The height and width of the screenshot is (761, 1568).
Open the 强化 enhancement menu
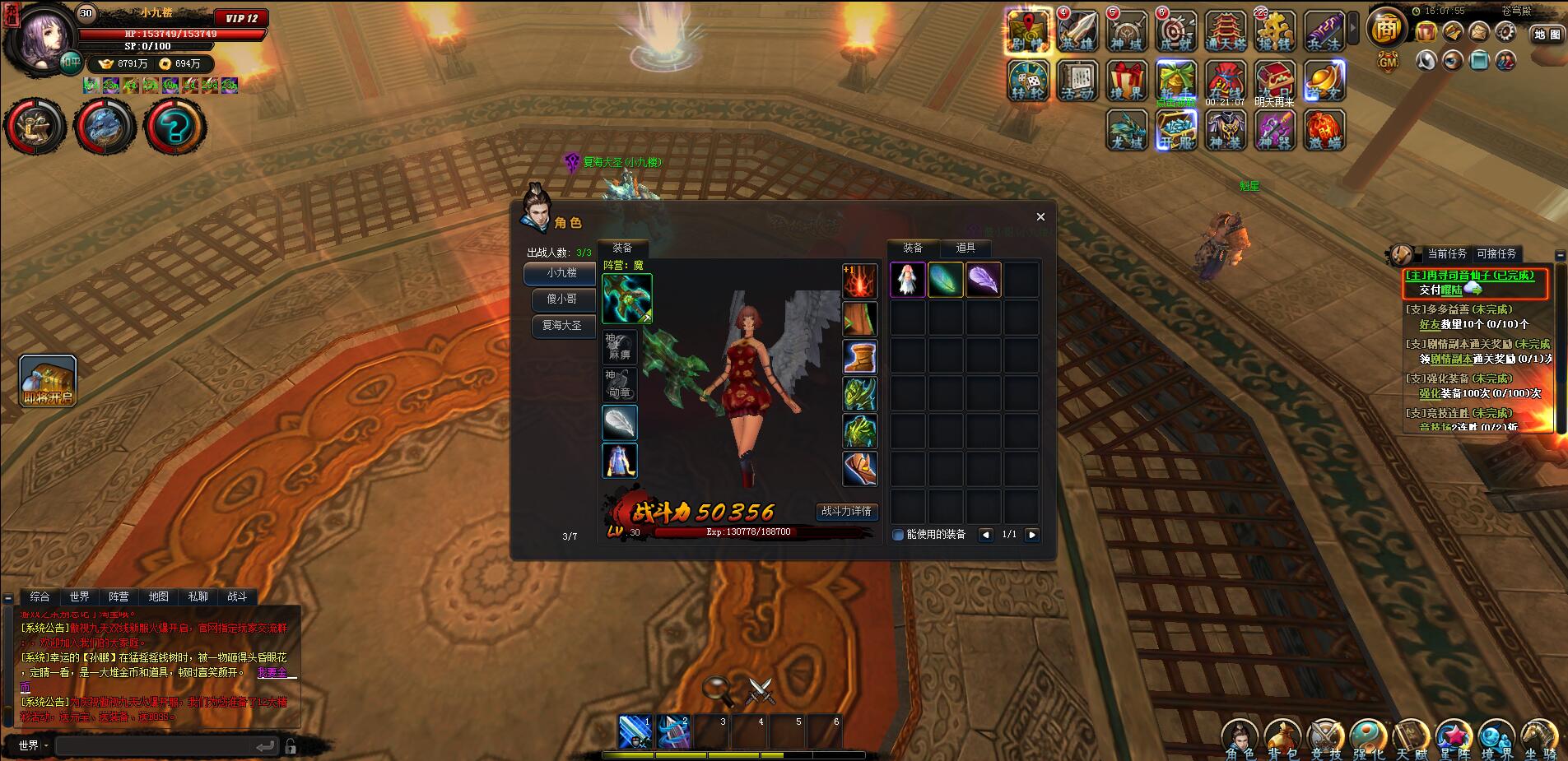click(x=1368, y=738)
